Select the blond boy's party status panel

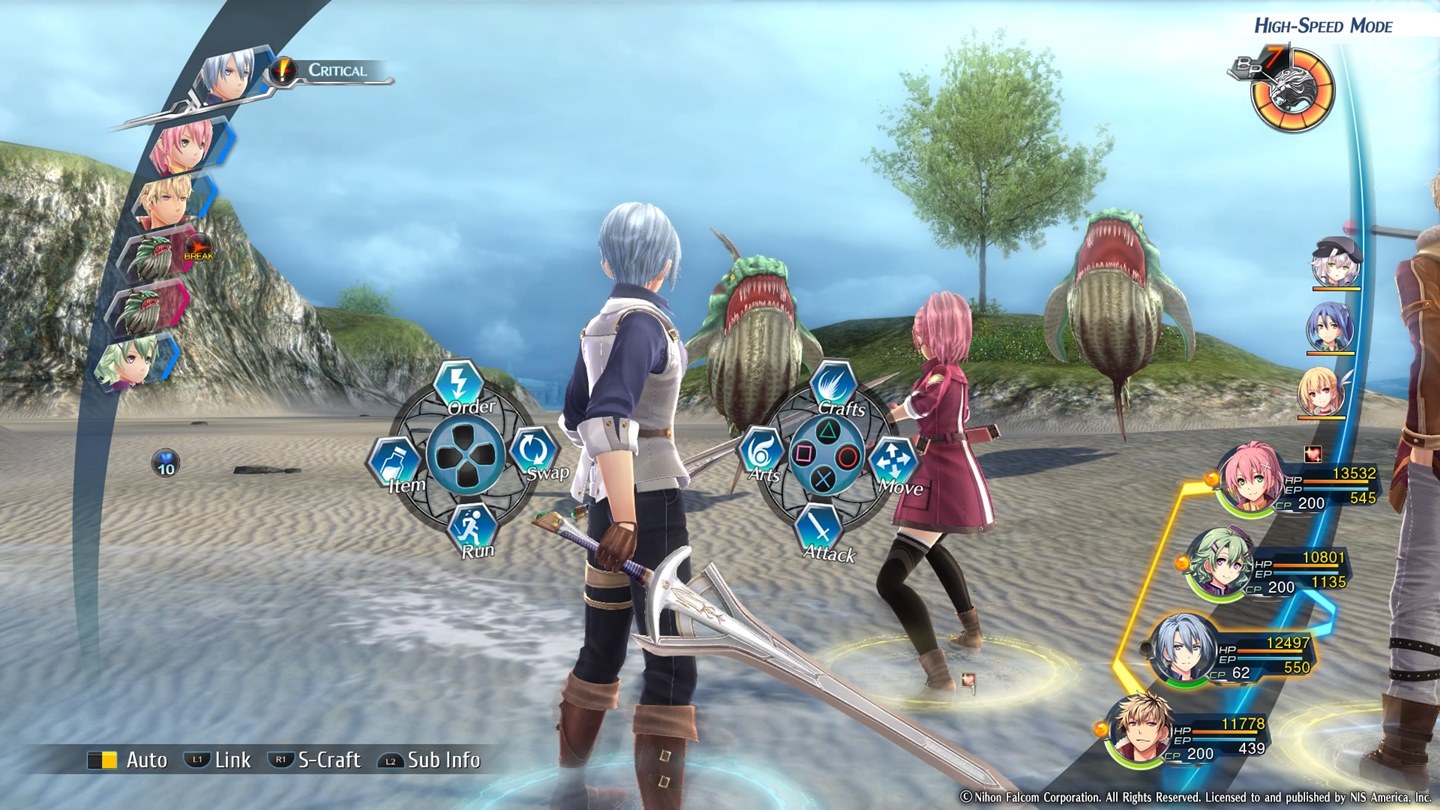point(1190,731)
